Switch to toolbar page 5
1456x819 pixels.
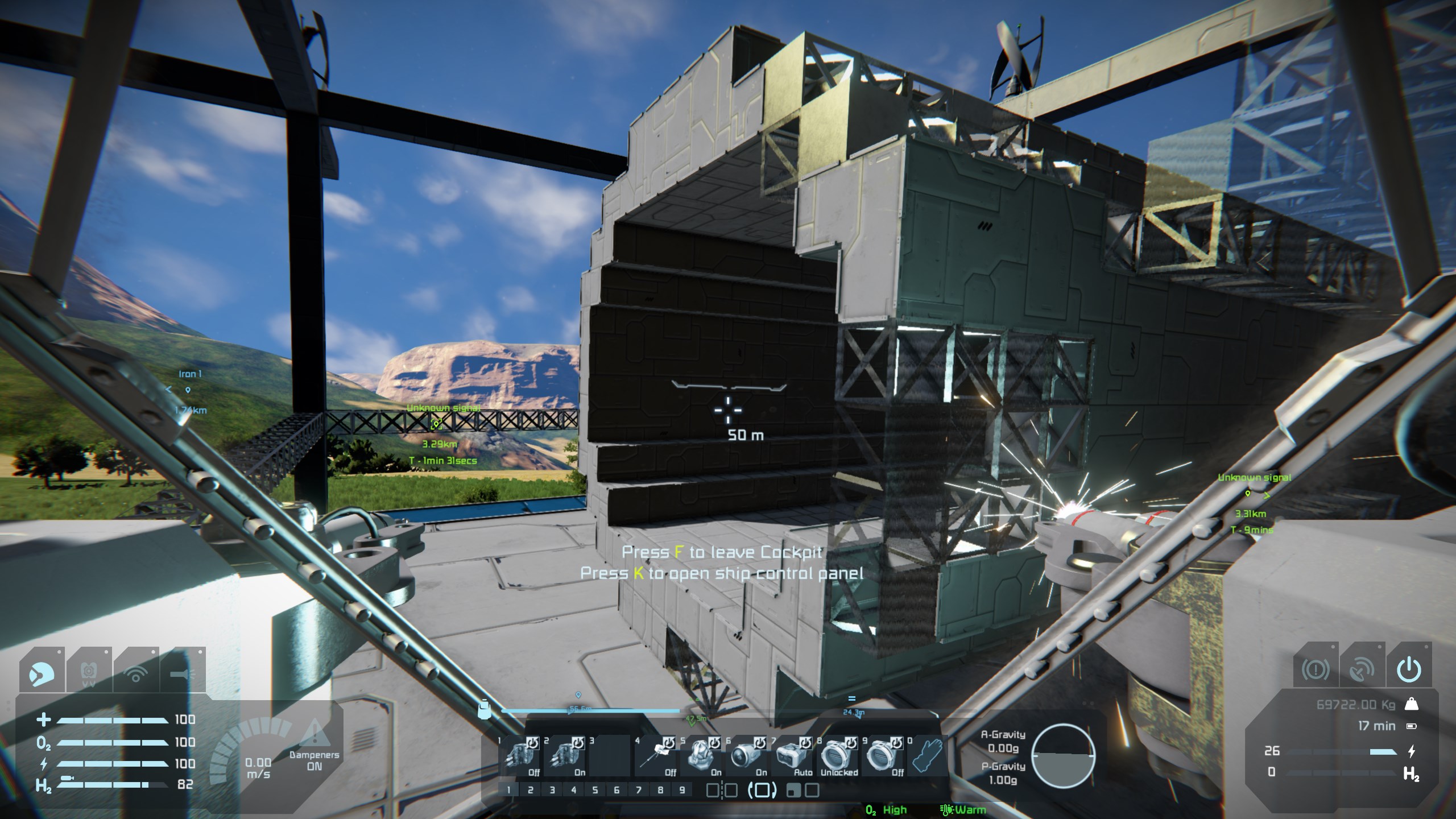point(595,790)
